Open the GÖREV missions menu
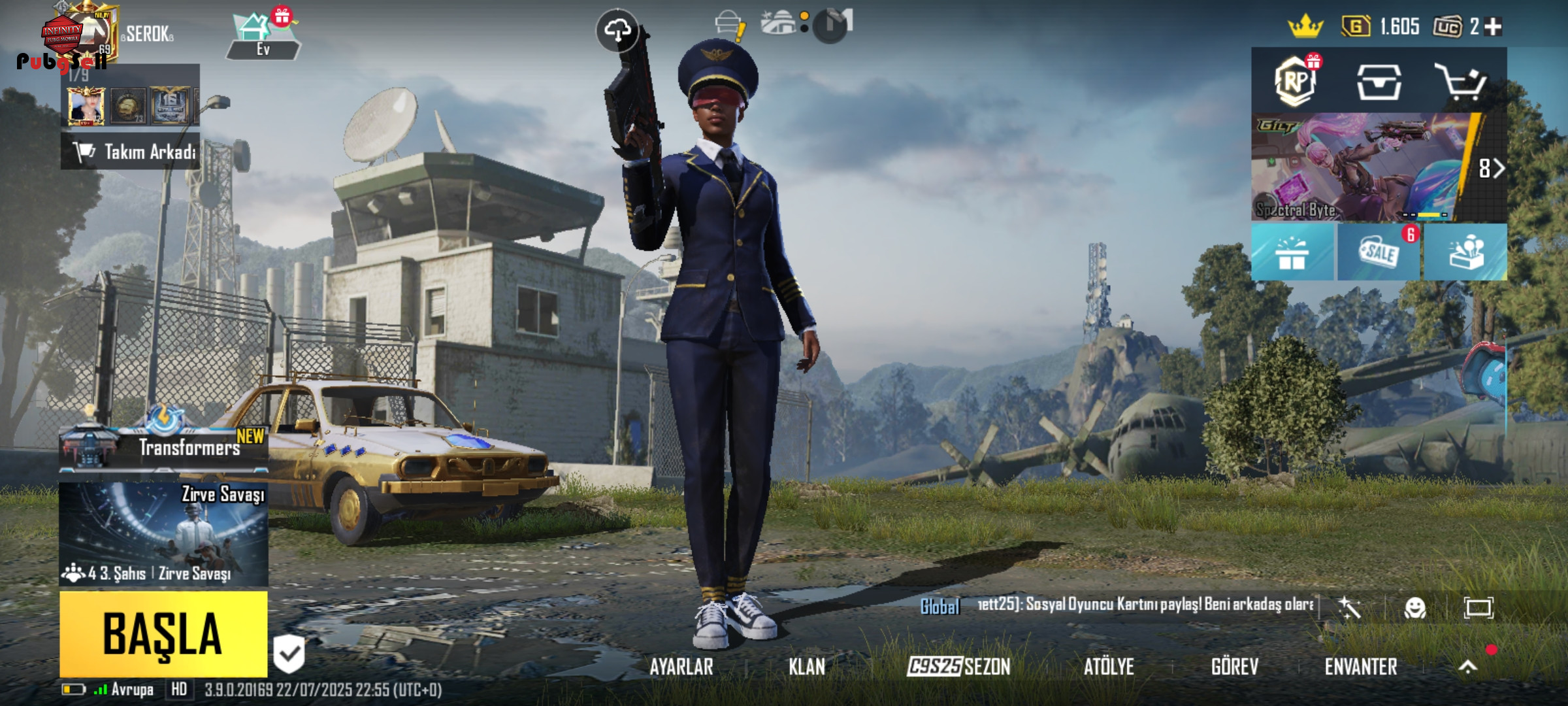The width and height of the screenshot is (1568, 706). point(1234,667)
